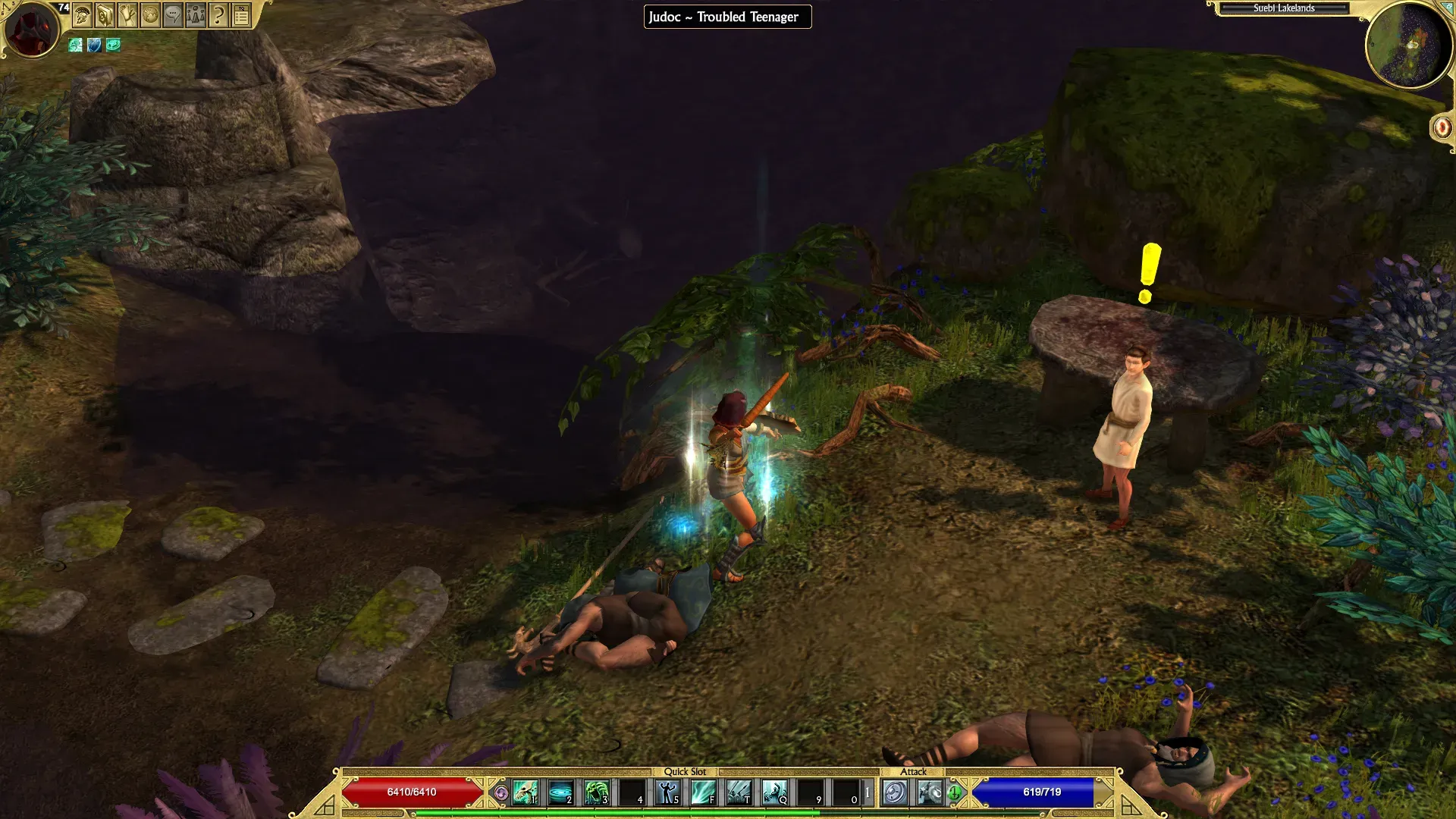Use the teal skill bound to Q

pos(775,792)
